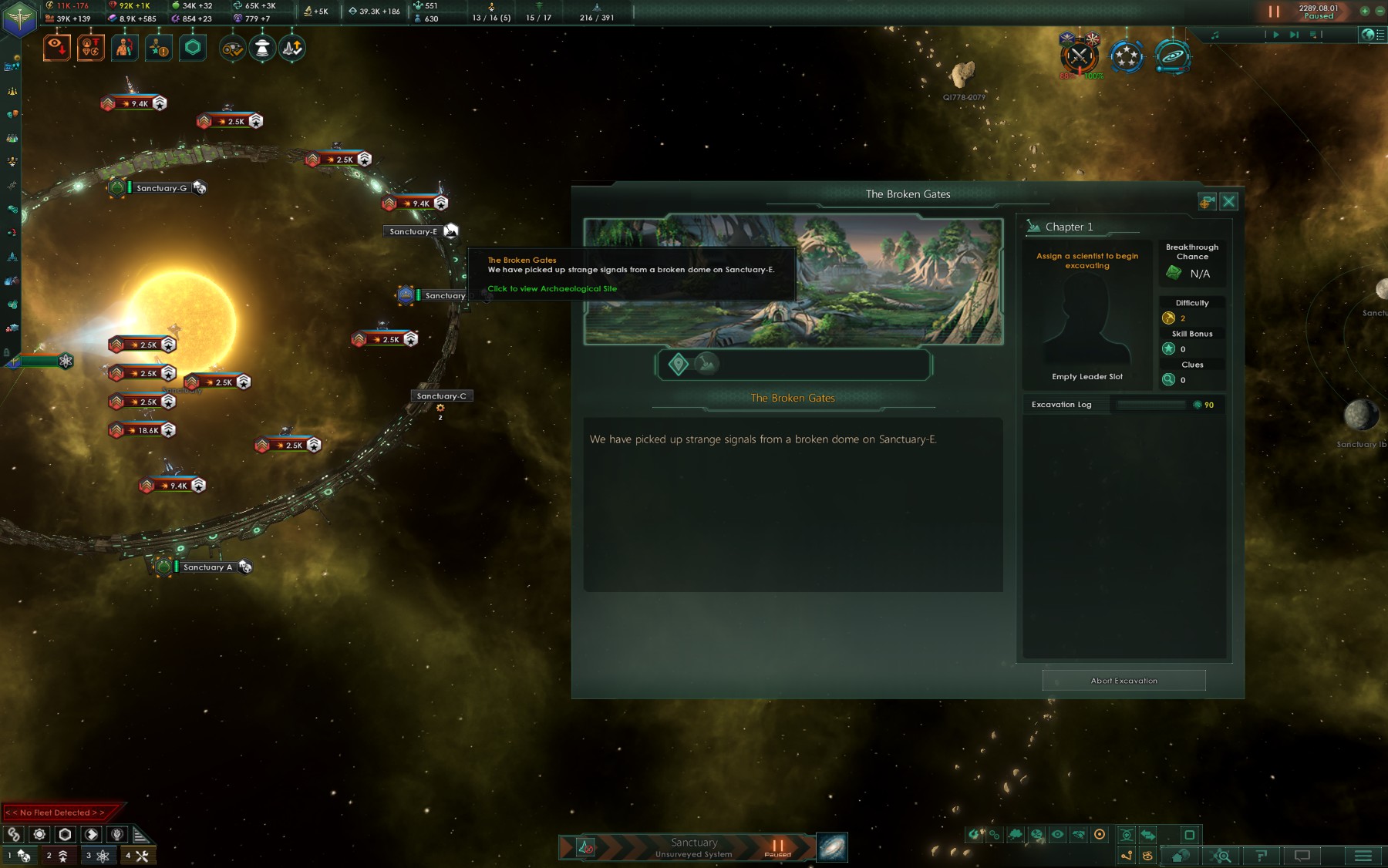Click the red eye alert notification
The image size is (1388, 868).
click(57, 48)
